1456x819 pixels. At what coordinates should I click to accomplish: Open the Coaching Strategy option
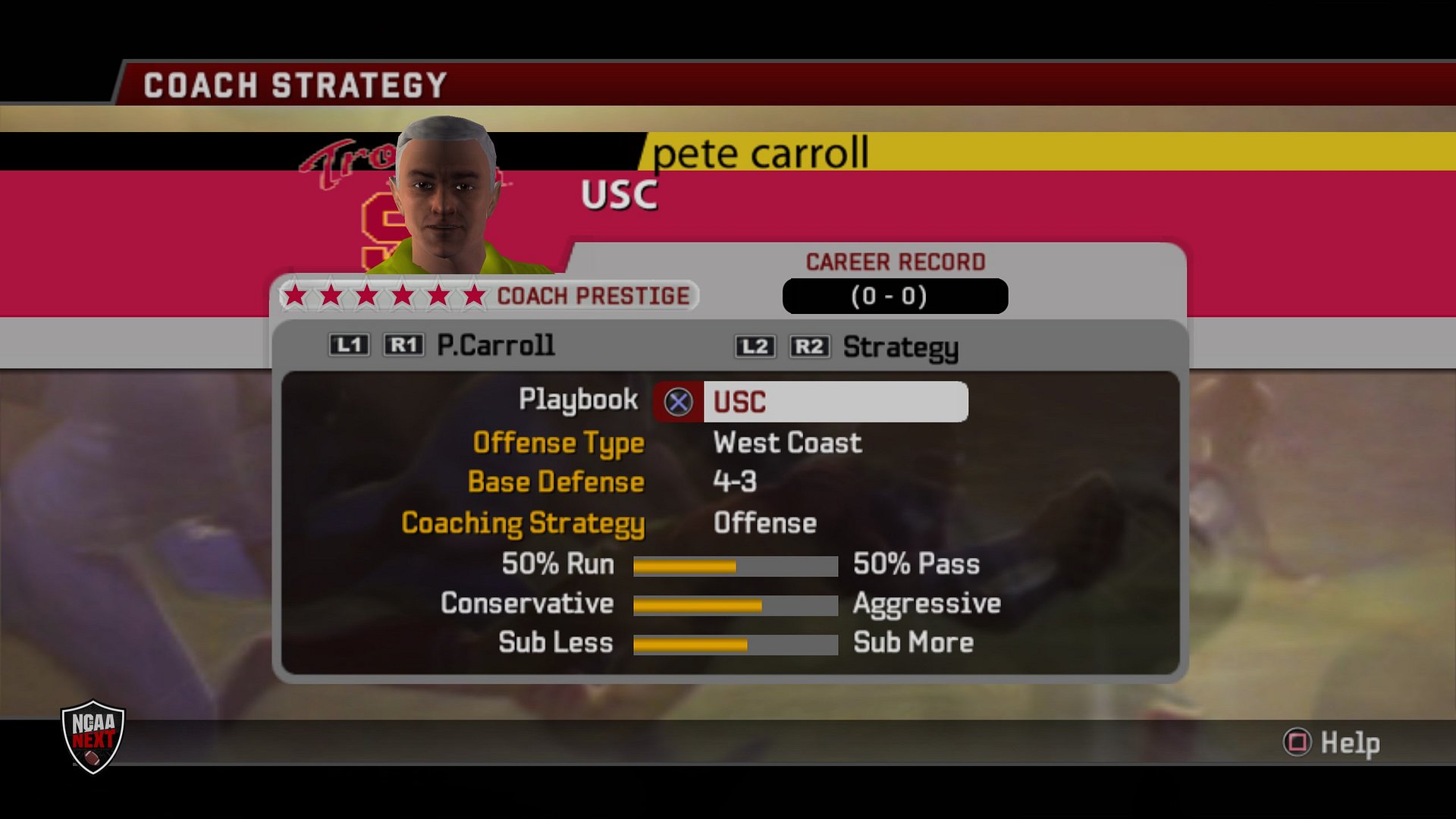522,523
